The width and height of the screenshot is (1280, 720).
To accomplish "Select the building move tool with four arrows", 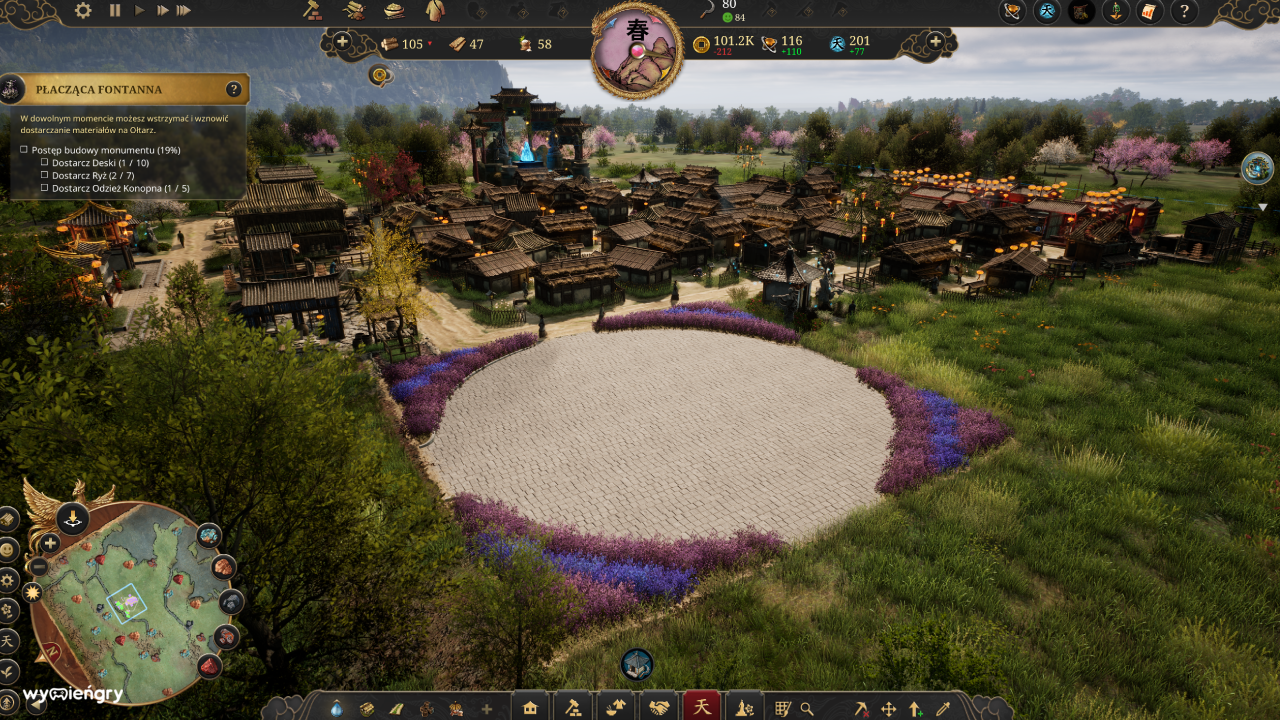I will (890, 708).
